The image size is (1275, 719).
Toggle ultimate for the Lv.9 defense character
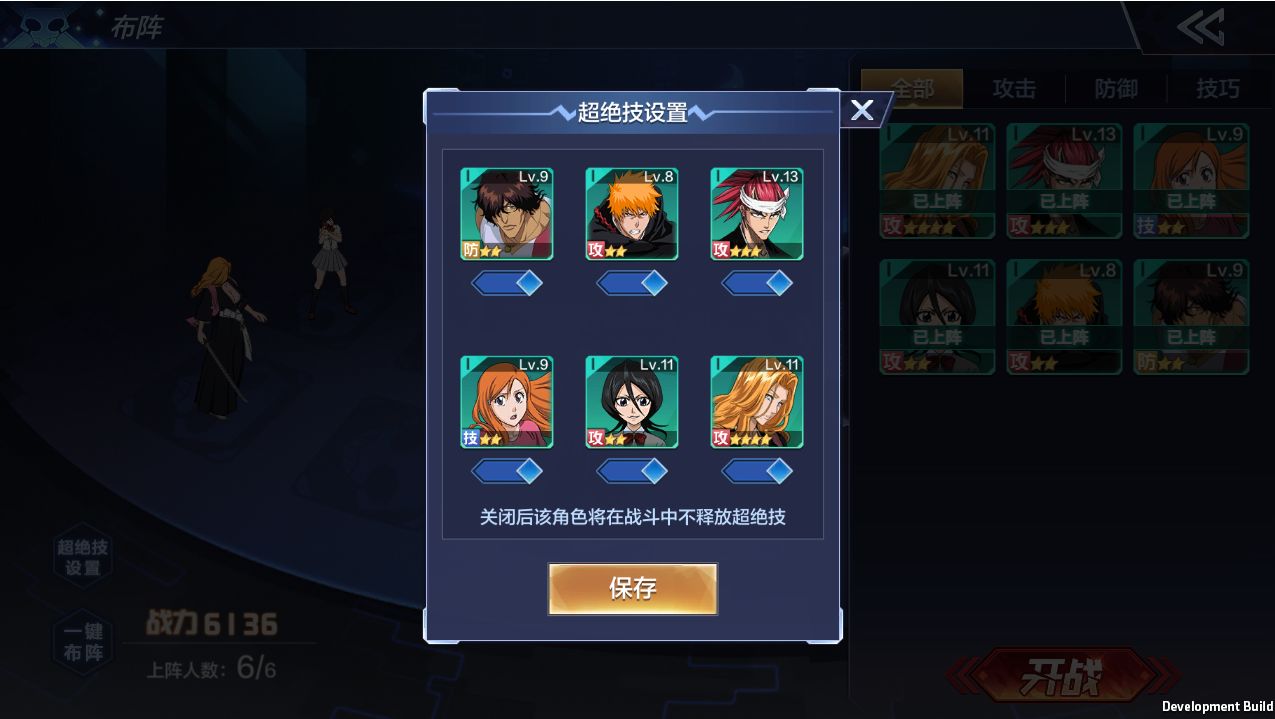(x=507, y=284)
